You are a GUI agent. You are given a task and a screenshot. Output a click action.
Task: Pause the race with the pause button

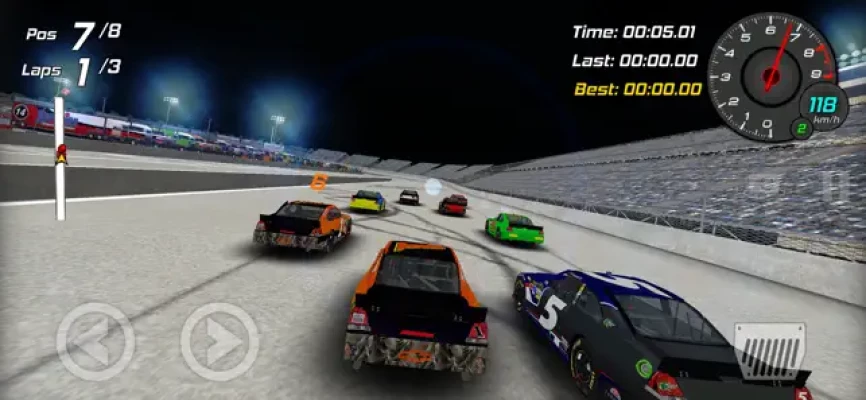pyautogui.click(x=833, y=185)
